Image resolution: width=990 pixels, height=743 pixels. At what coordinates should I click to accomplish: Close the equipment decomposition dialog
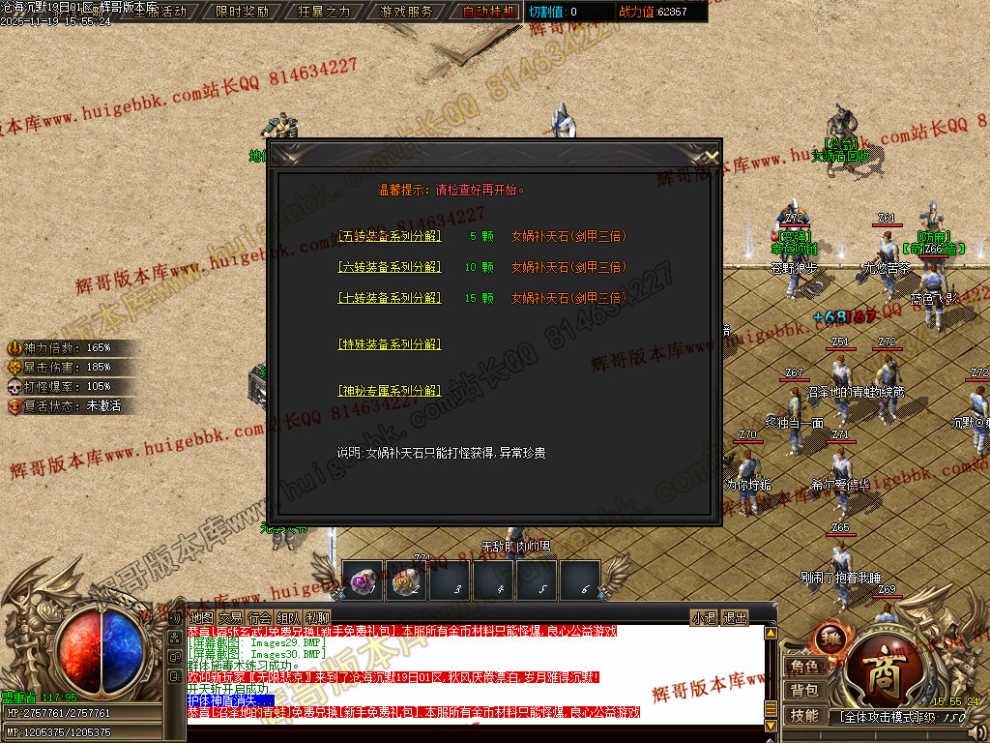point(710,156)
